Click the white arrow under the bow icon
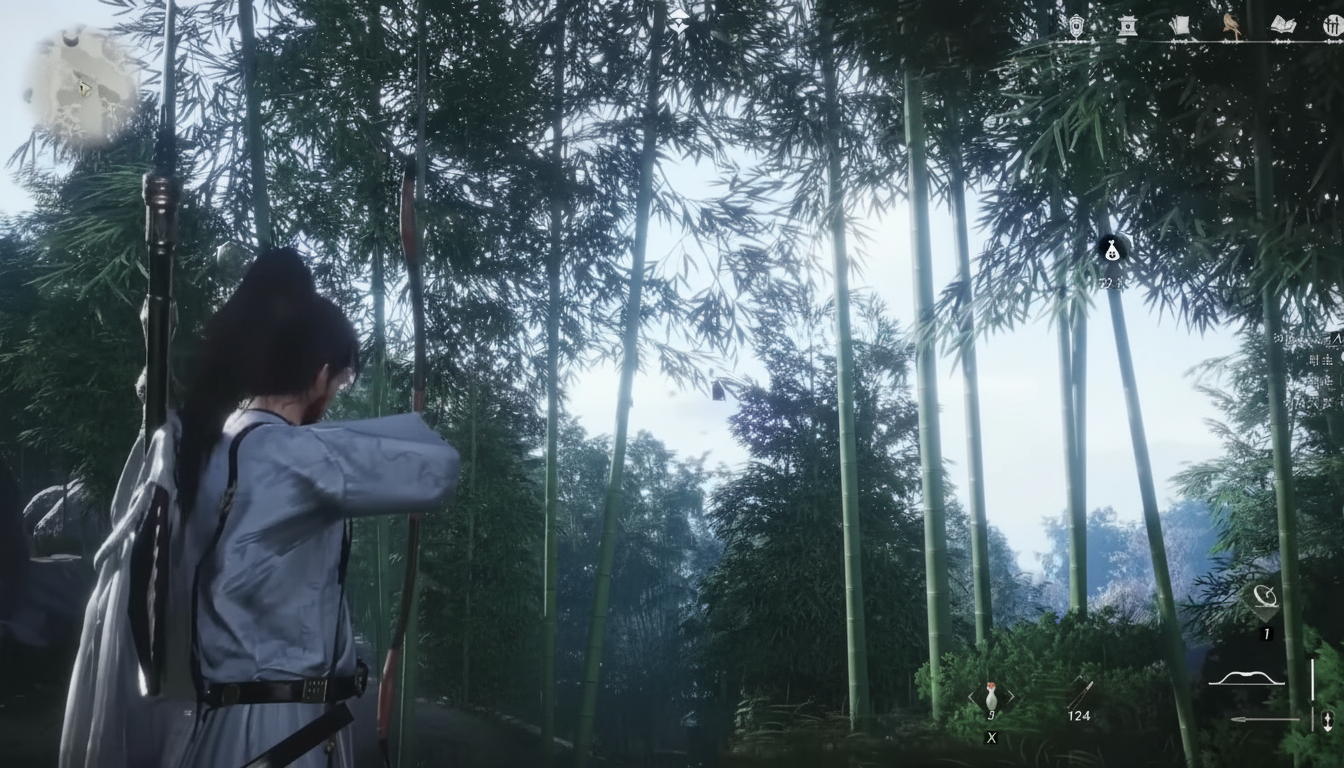Viewport: 1344px width, 768px height. coord(1267,718)
